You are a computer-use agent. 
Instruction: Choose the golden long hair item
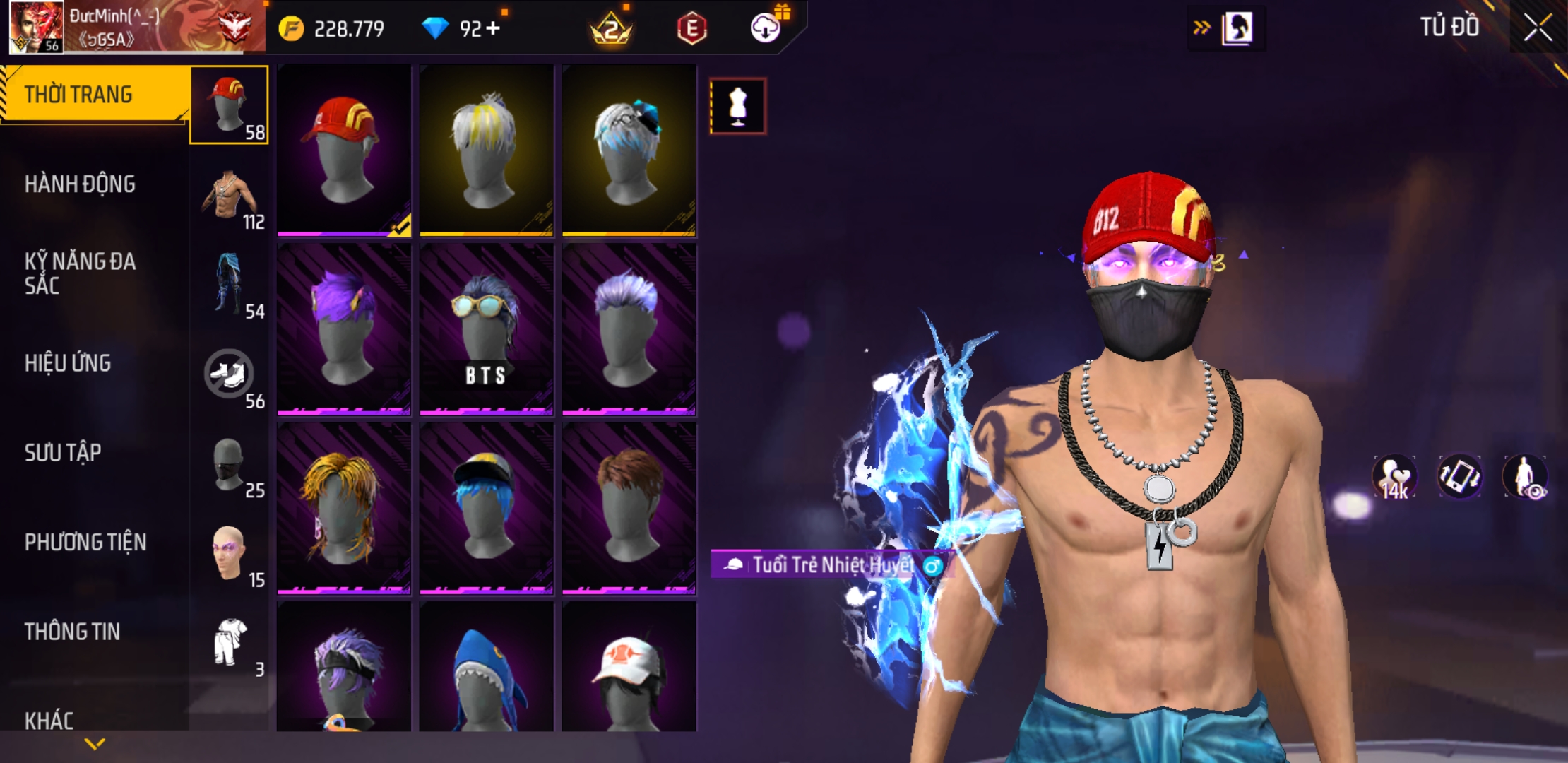[344, 509]
